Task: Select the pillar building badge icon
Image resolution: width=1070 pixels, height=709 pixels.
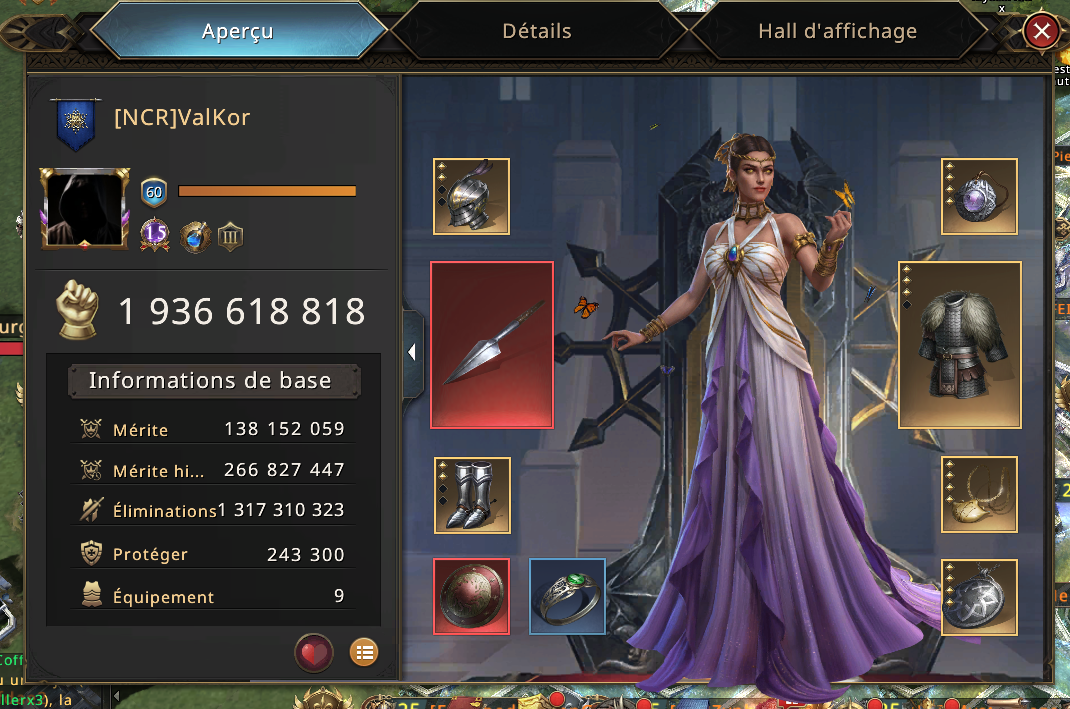Action: click(x=231, y=237)
